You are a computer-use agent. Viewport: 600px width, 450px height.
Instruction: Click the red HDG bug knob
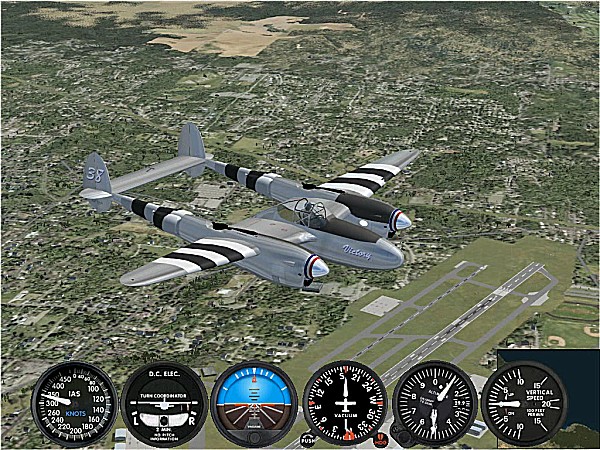[381, 439]
